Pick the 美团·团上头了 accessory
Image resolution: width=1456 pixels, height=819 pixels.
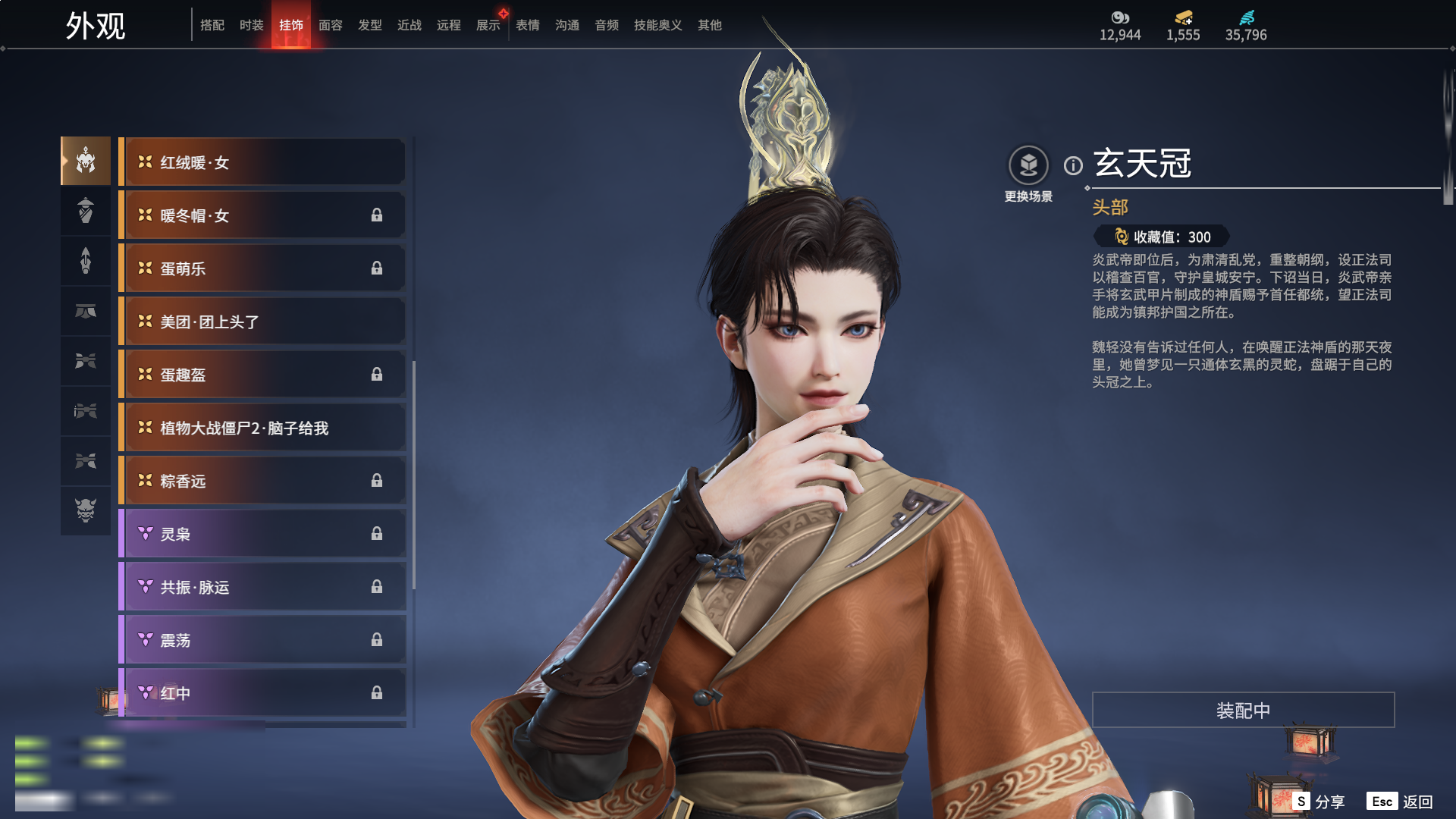point(262,322)
